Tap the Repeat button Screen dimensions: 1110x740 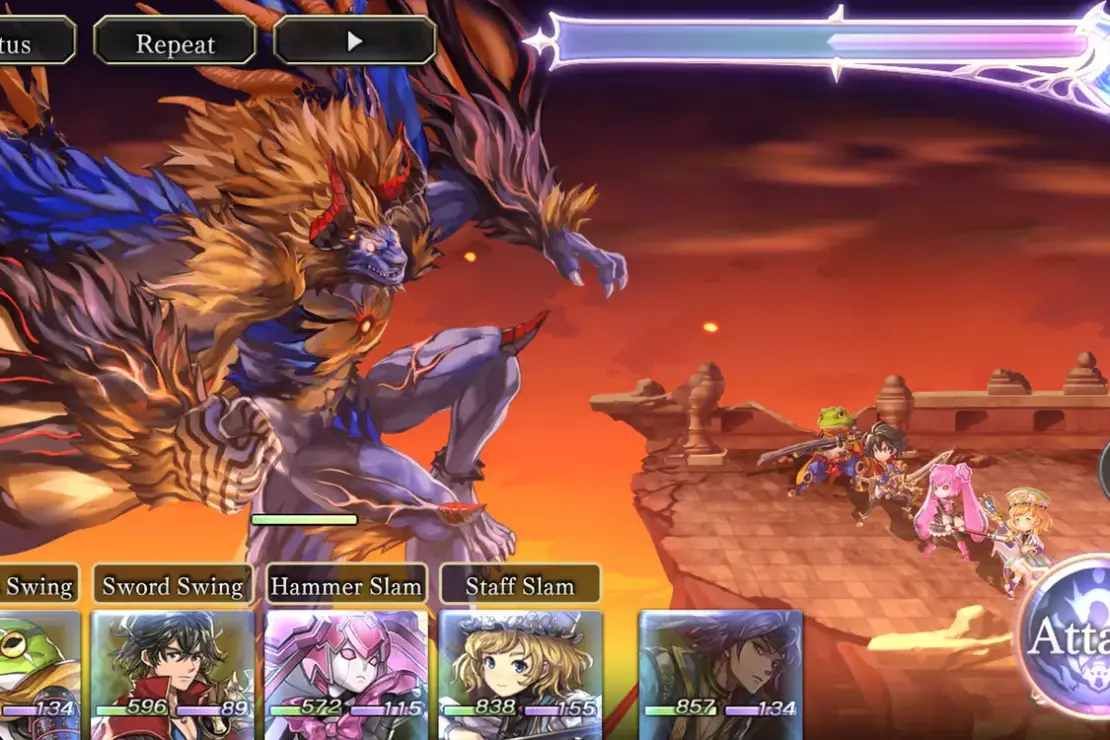coord(175,43)
